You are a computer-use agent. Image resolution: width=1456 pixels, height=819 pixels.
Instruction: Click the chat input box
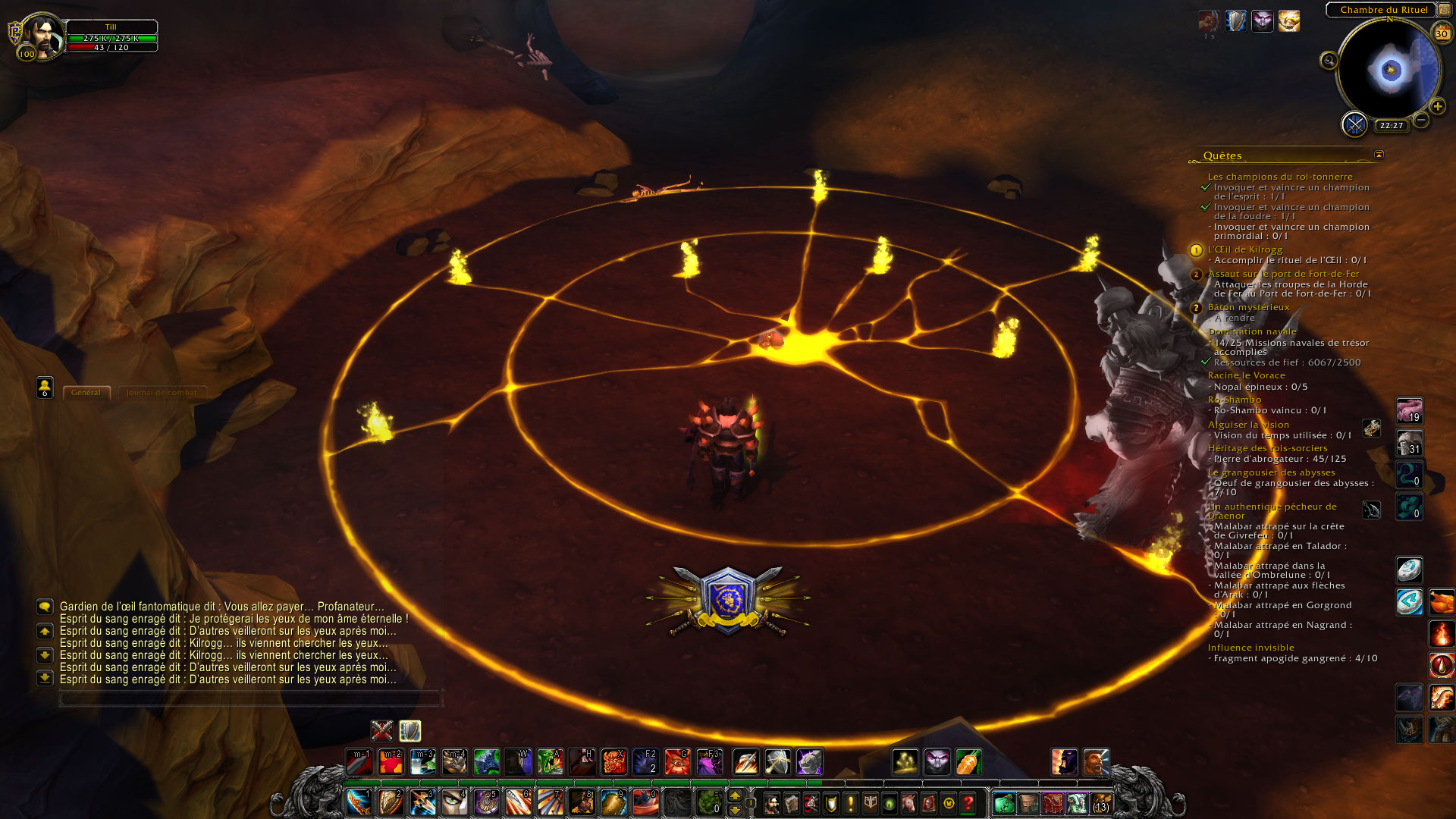pyautogui.click(x=250, y=698)
